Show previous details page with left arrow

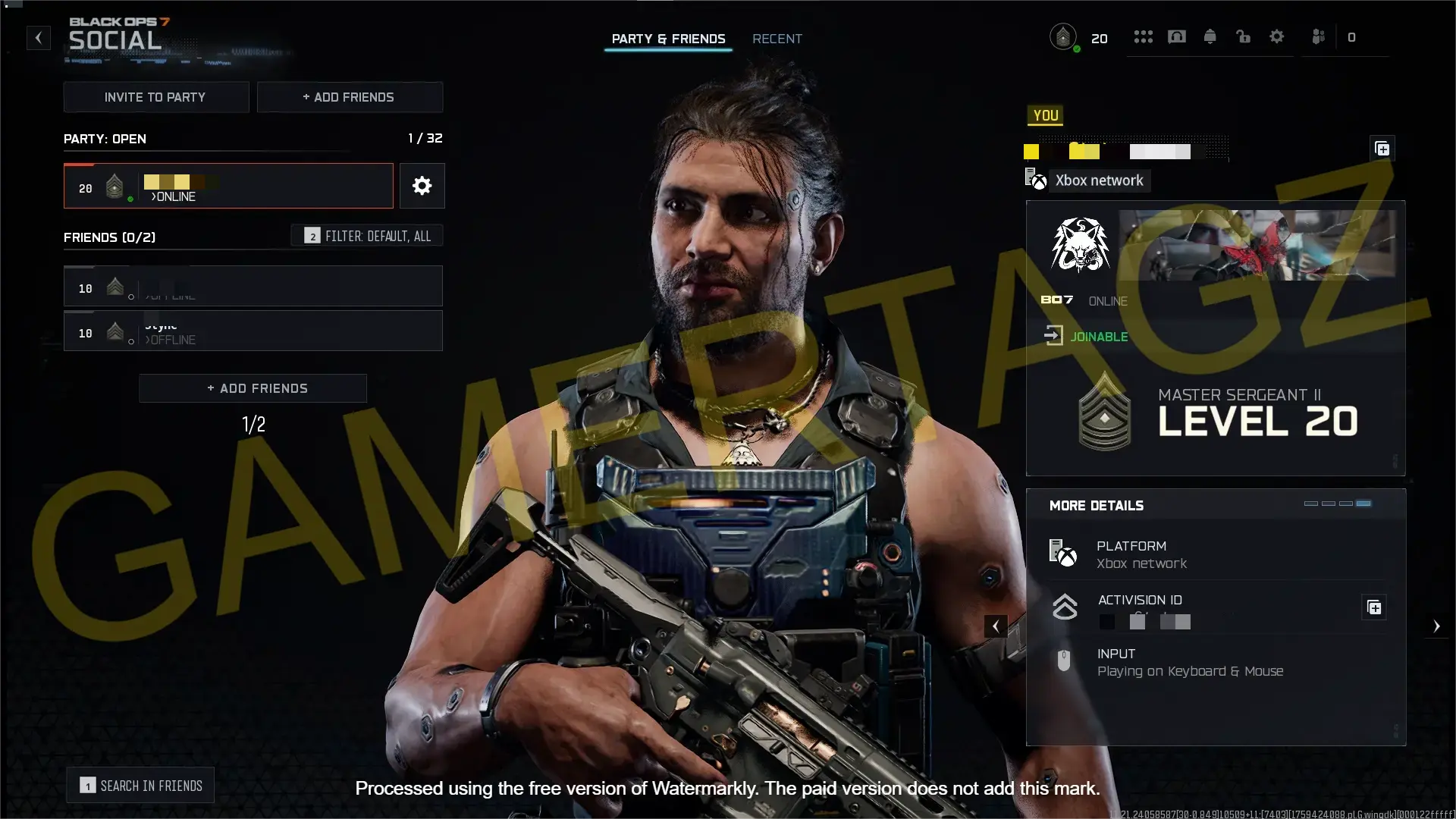[x=996, y=626]
